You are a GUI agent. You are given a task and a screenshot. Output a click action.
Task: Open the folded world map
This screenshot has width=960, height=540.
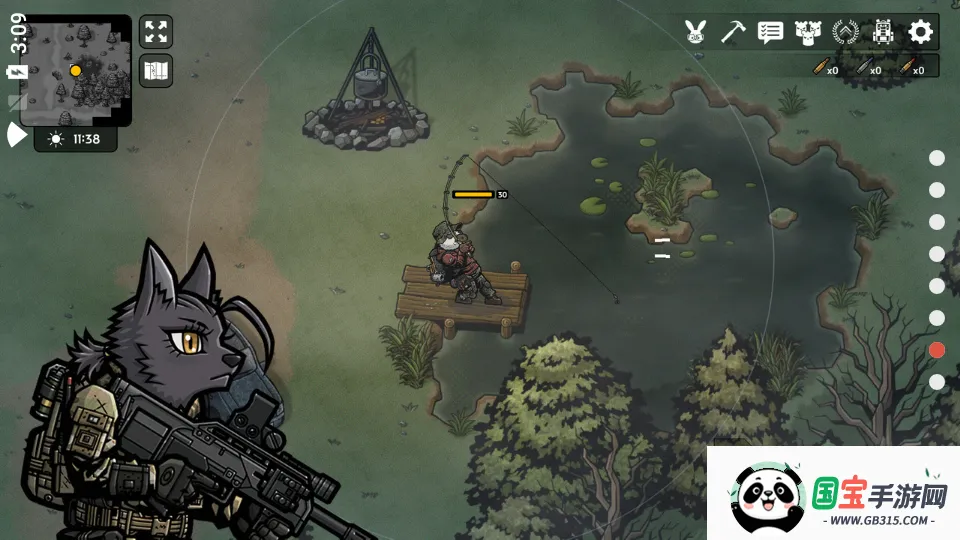pos(156,71)
